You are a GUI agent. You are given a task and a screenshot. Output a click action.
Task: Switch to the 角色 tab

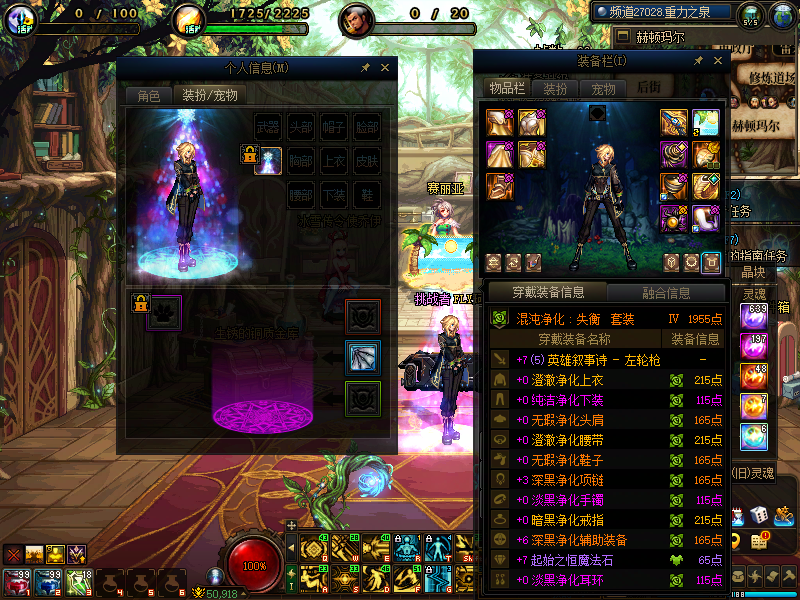148,96
